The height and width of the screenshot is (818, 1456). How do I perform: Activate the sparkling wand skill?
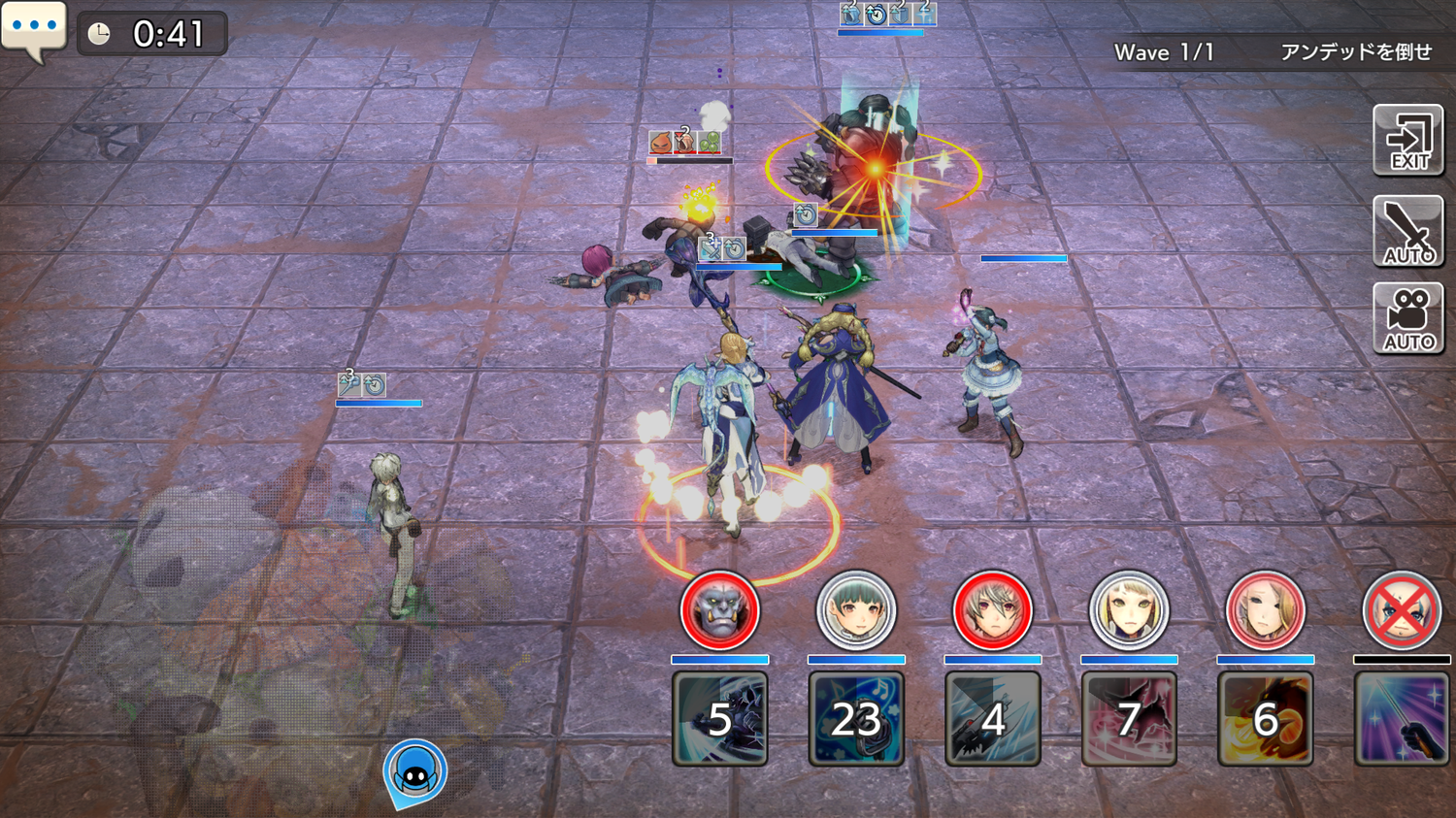pyautogui.click(x=1402, y=719)
